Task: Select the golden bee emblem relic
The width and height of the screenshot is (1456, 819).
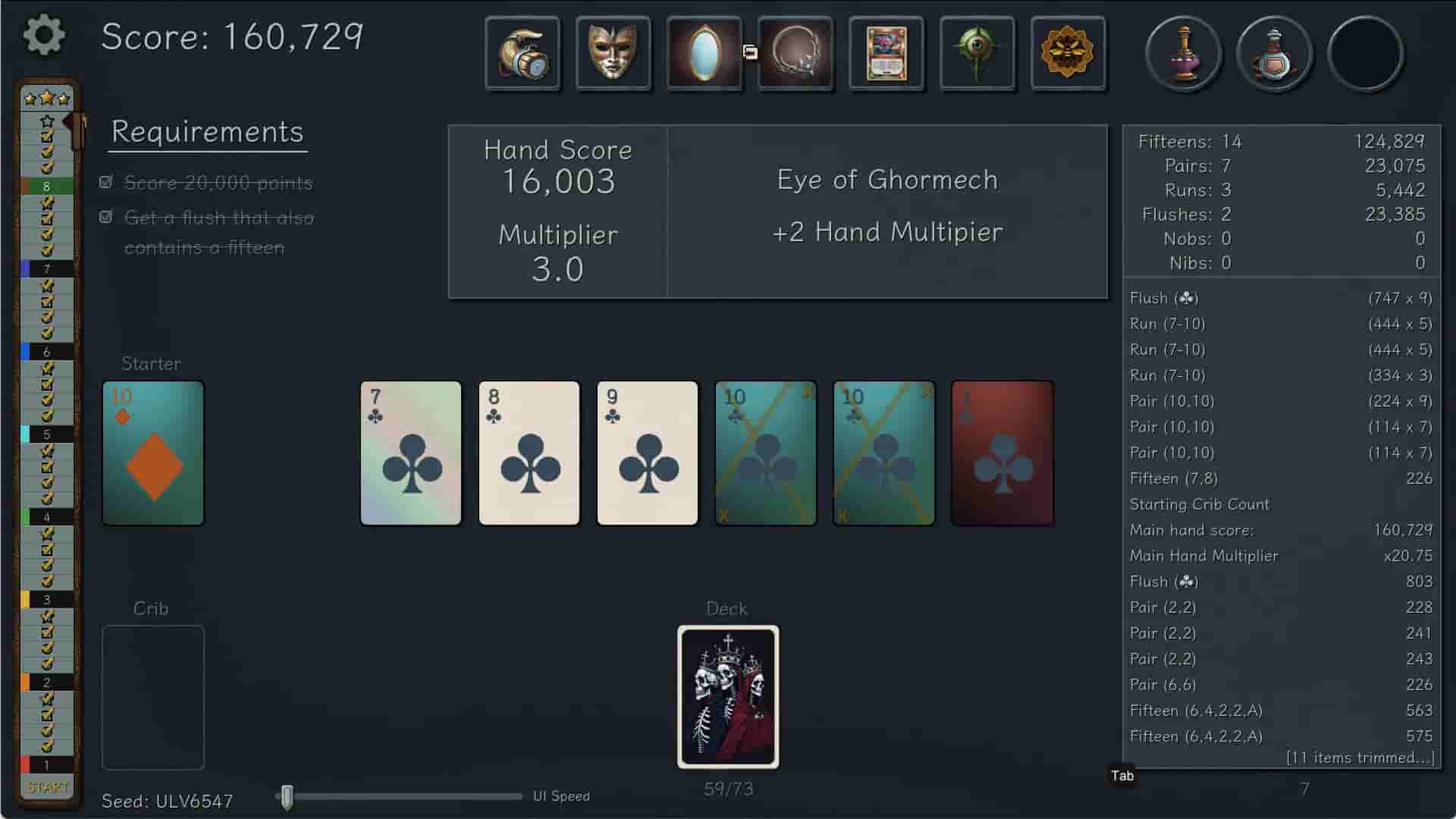Action: point(1068,53)
